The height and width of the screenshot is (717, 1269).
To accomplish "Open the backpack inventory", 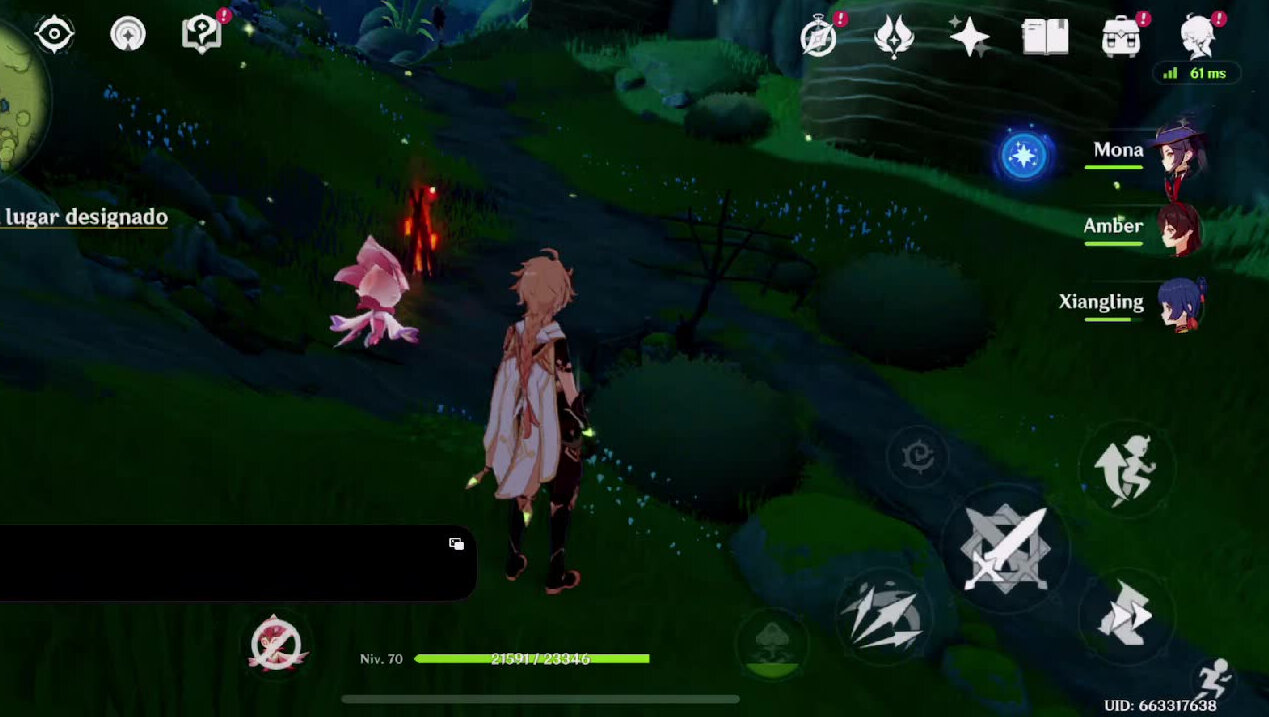I will click(x=1122, y=38).
